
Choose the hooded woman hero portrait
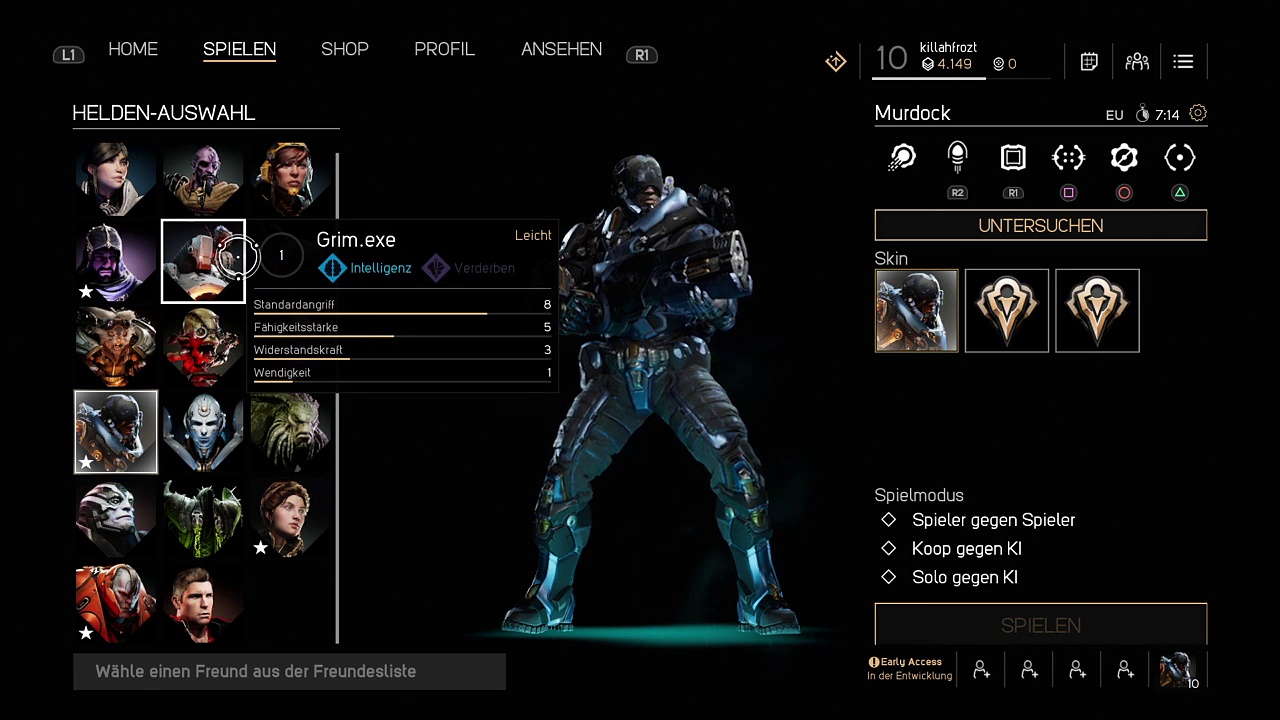pos(116,177)
